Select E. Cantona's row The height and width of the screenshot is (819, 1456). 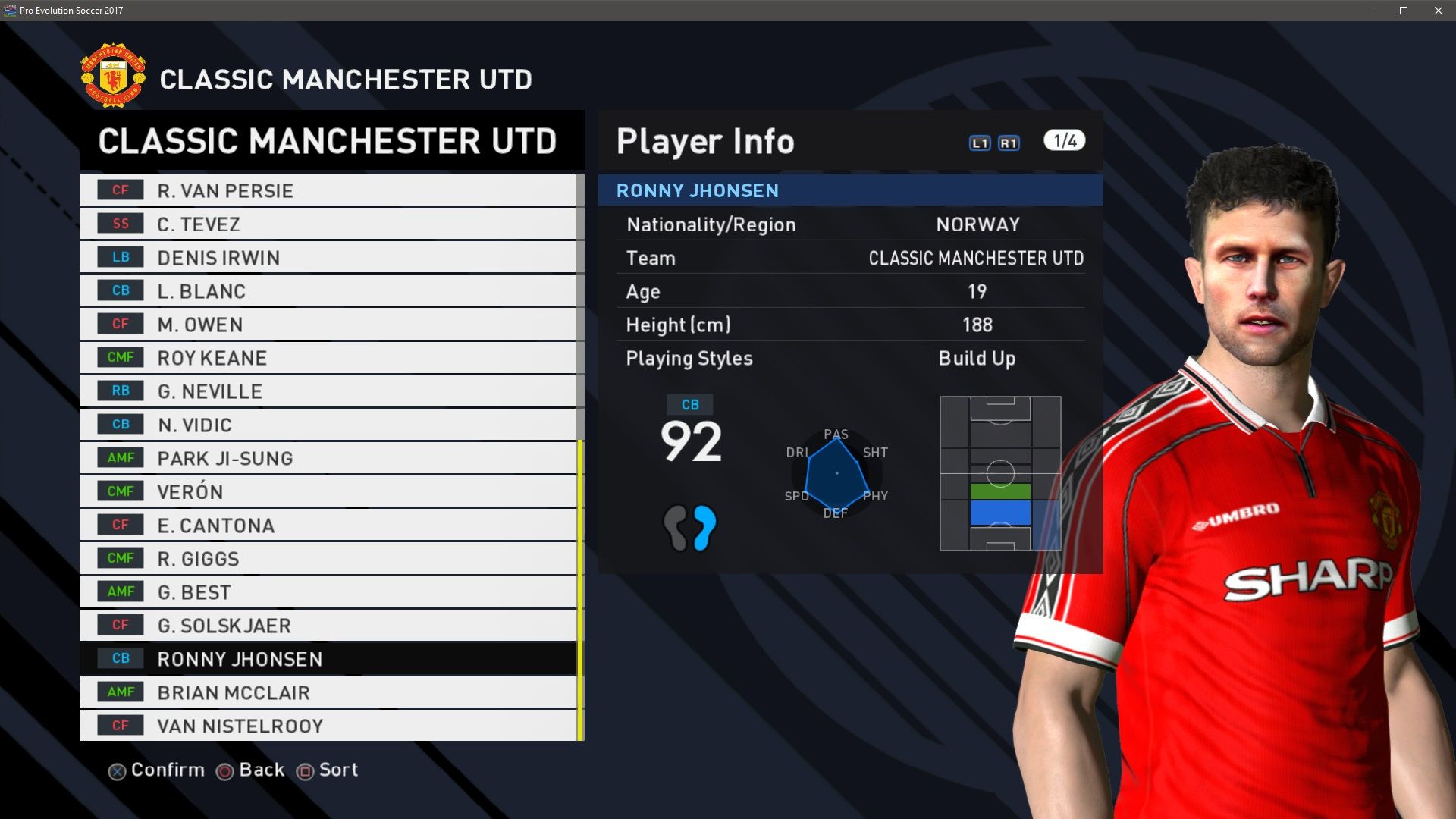click(x=328, y=525)
